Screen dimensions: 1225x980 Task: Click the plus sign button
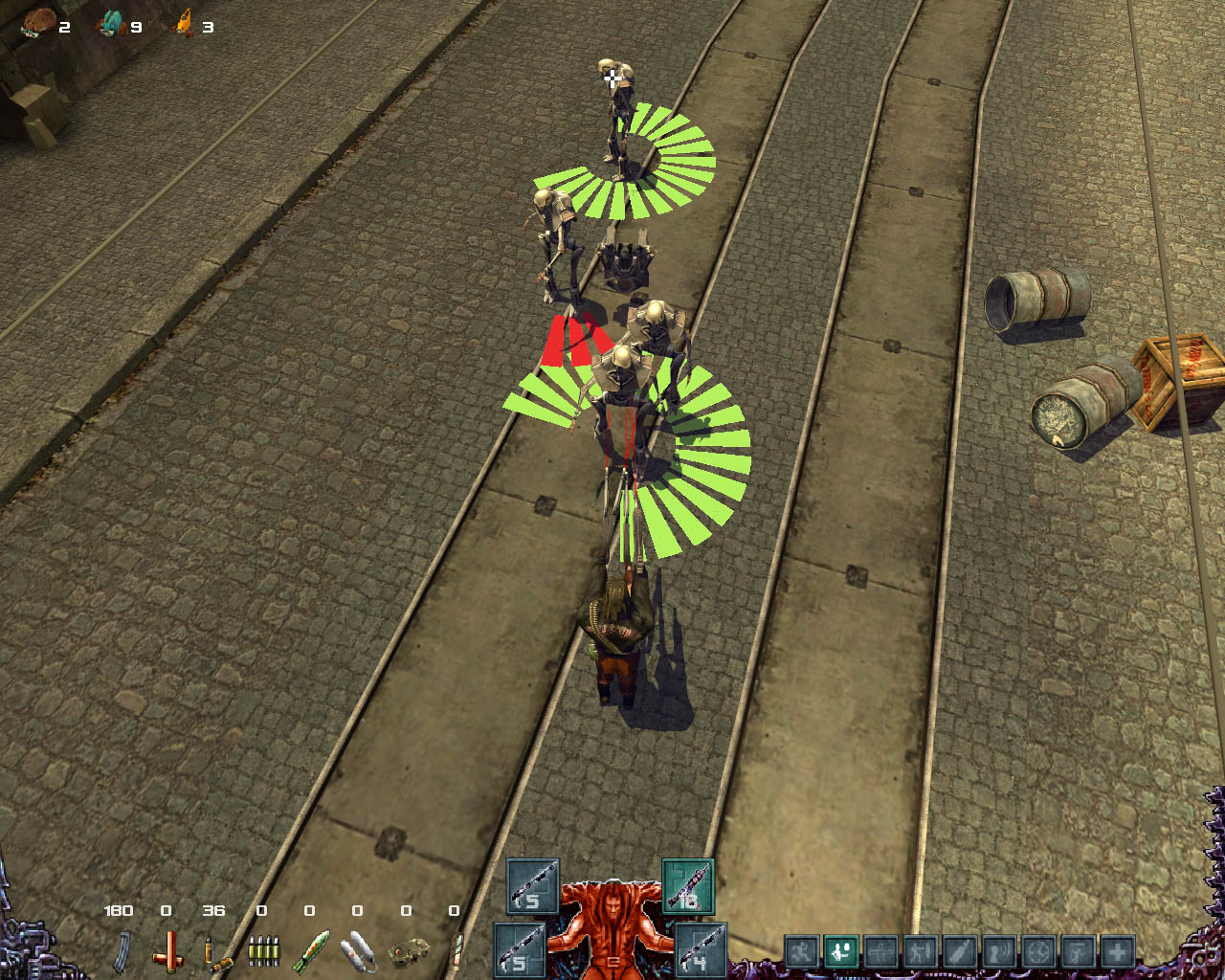1117,952
